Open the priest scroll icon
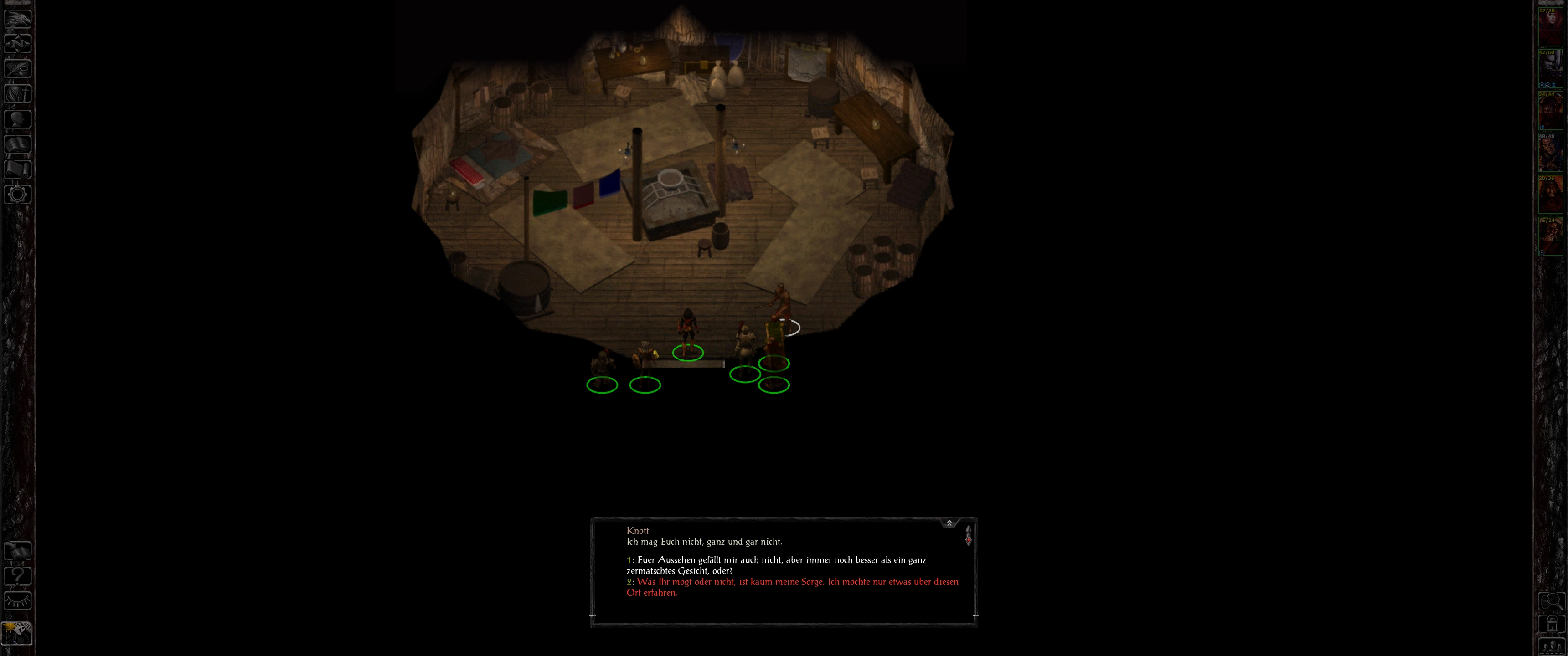Screen dimensions: 1568x656 [18, 169]
